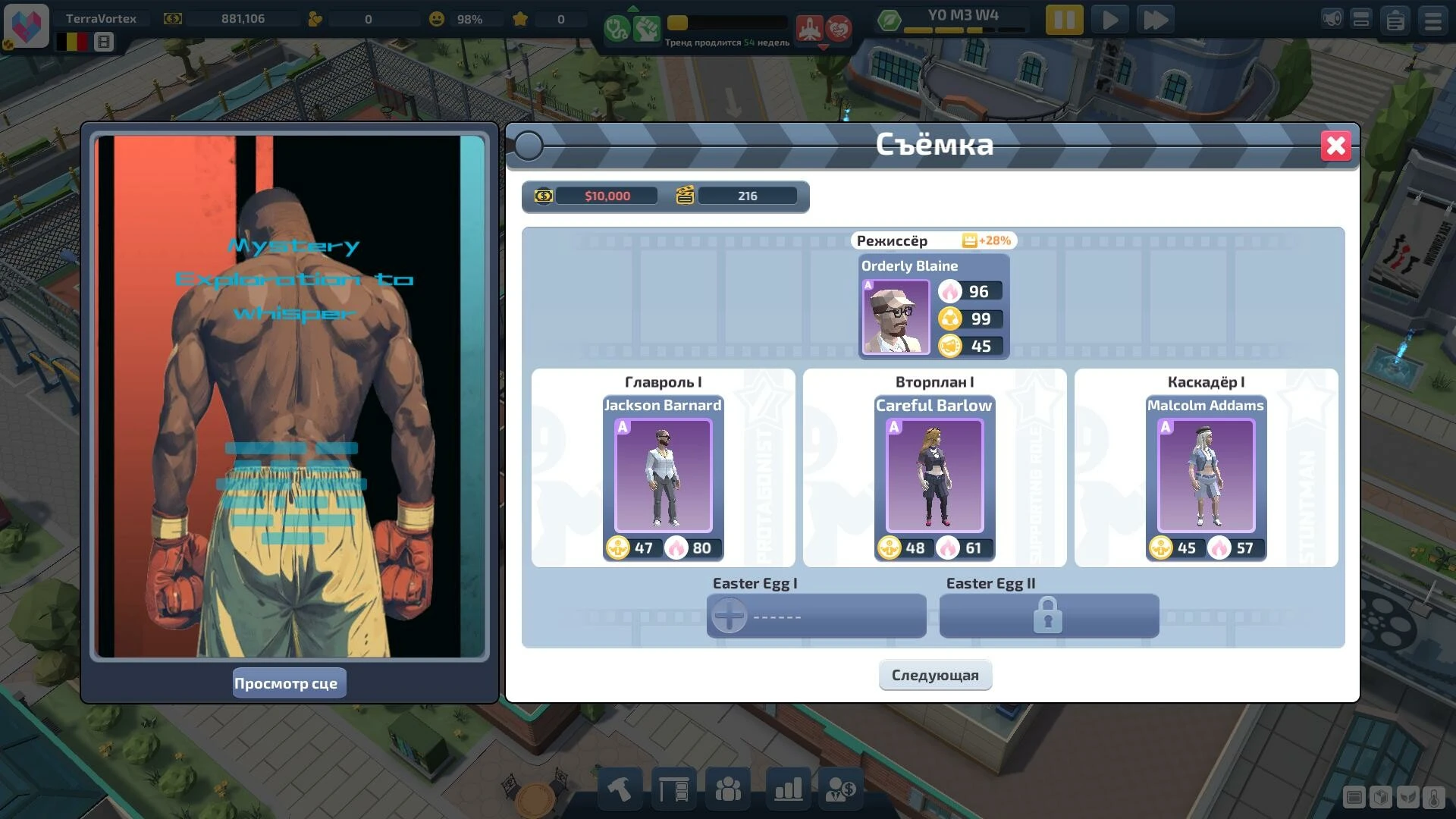The image size is (1456, 819).
Task: Open the staff management people icon
Action: pos(729,789)
